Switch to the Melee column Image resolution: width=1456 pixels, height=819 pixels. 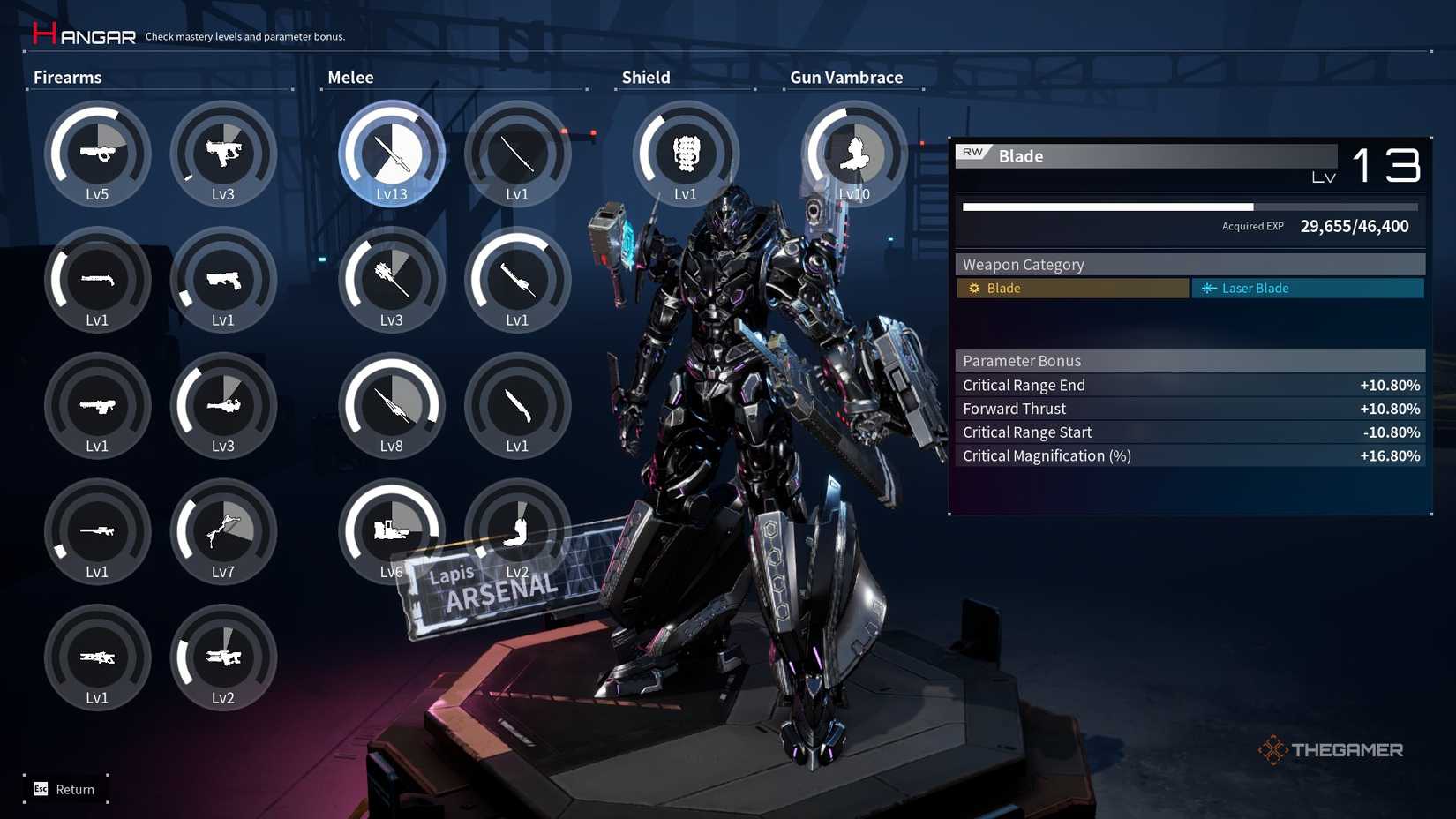[350, 78]
